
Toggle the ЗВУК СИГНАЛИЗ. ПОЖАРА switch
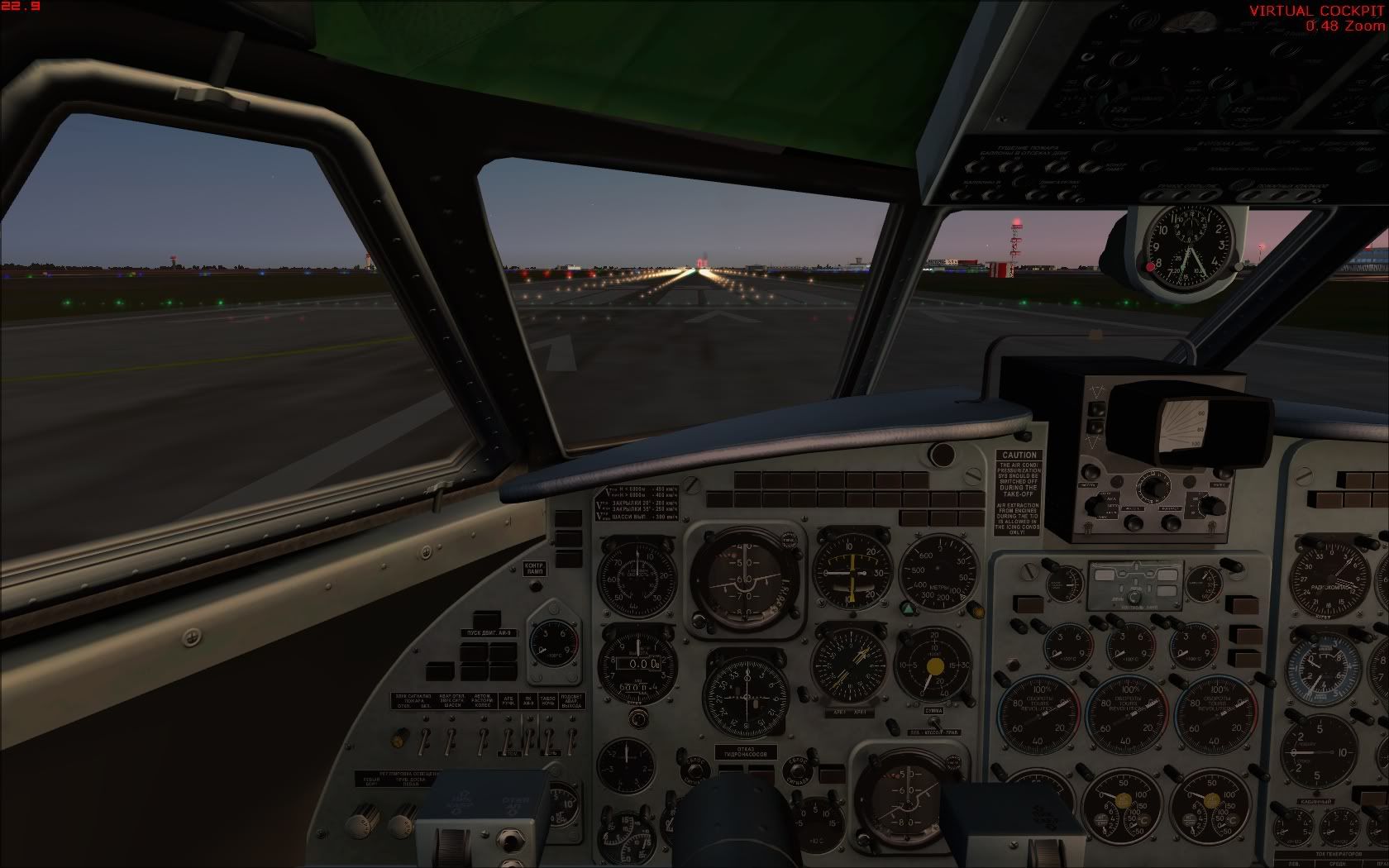point(423,737)
